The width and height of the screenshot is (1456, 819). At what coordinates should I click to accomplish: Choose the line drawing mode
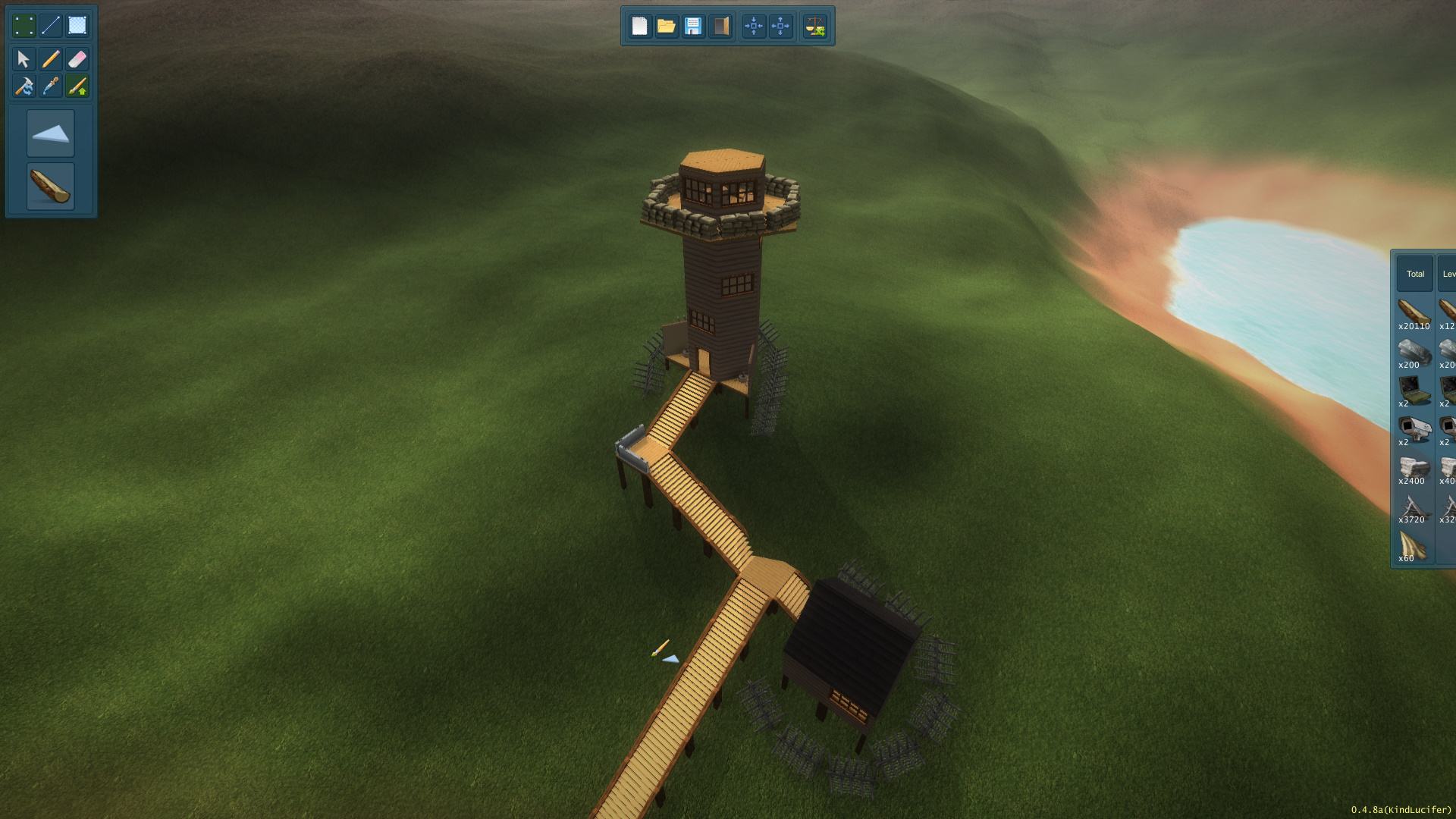pos(50,26)
